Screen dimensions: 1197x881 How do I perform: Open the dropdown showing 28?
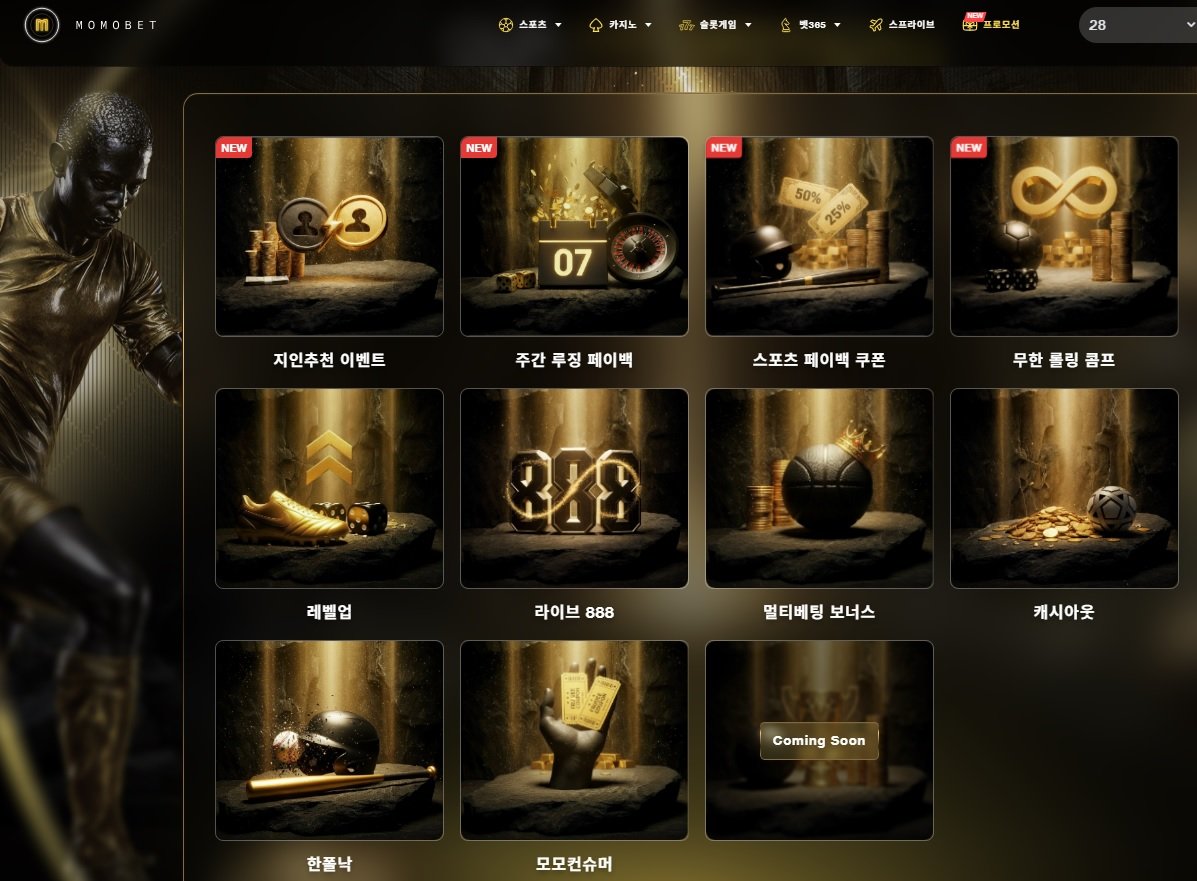1137,25
